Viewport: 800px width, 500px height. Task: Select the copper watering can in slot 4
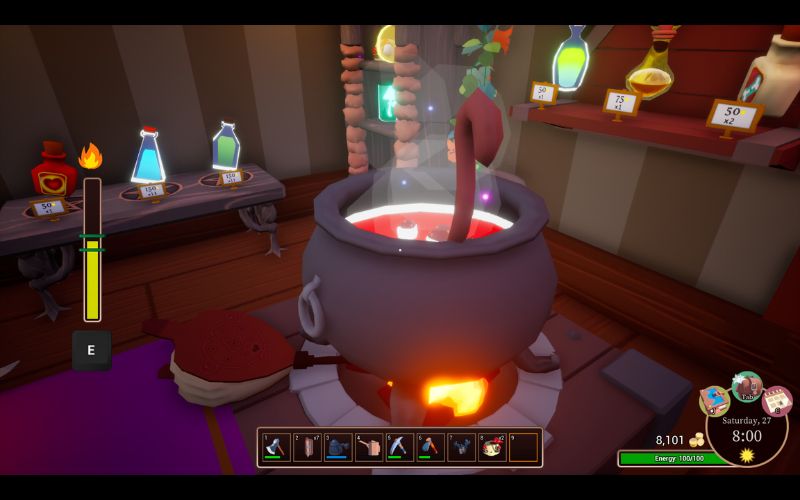point(369,447)
